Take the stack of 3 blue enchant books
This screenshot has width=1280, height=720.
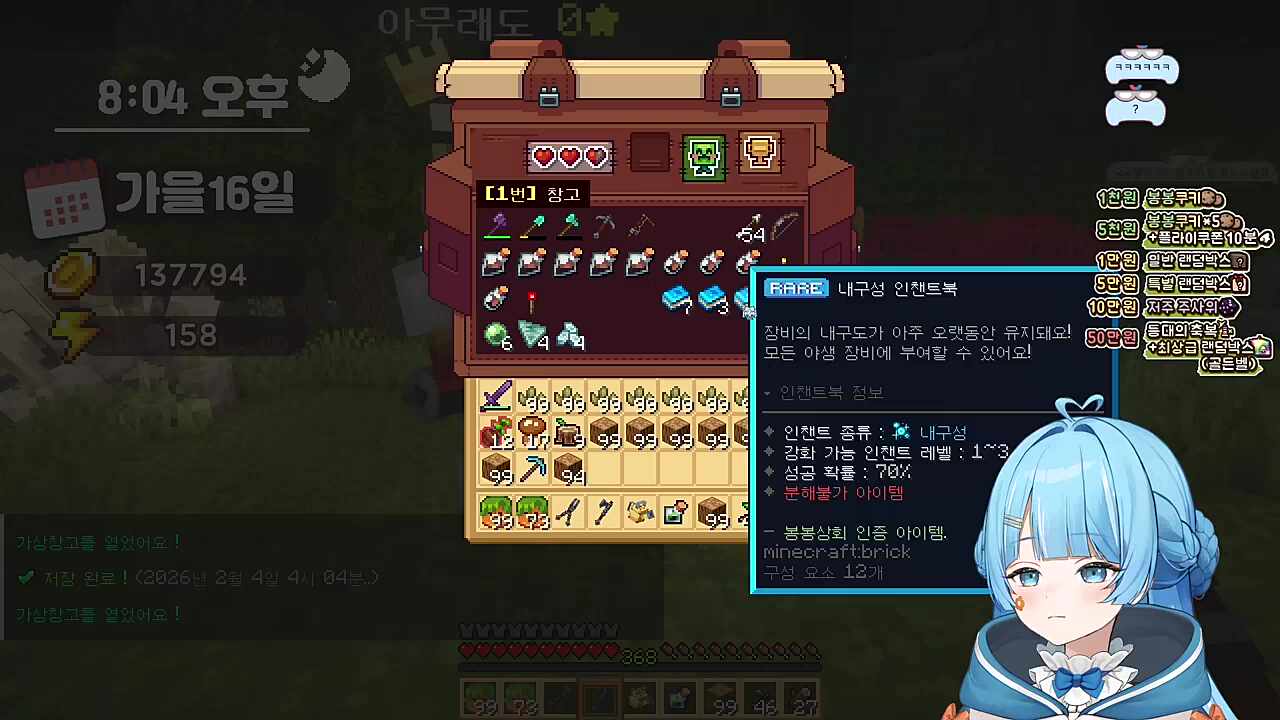712,299
